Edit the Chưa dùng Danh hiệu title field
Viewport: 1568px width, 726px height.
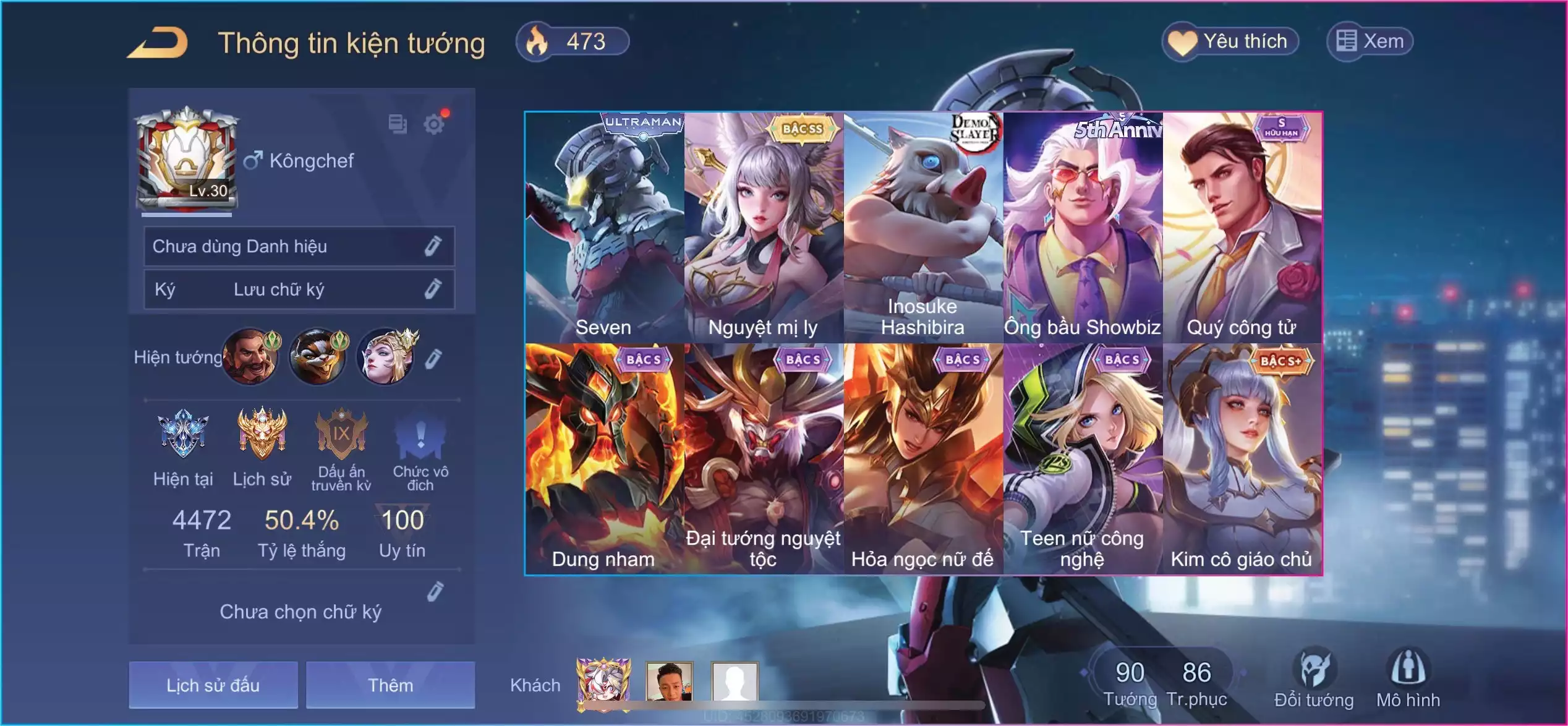[x=433, y=246]
